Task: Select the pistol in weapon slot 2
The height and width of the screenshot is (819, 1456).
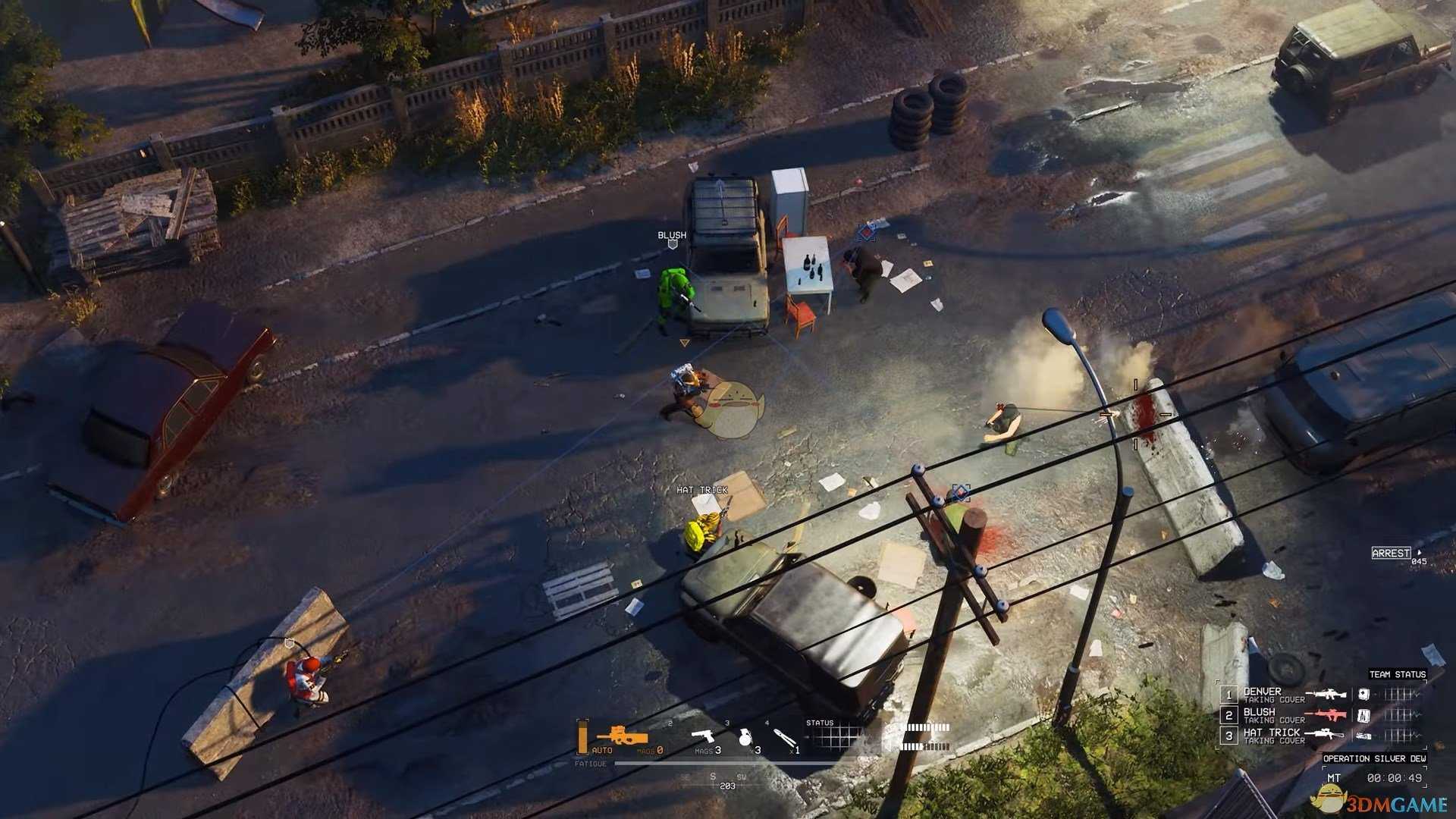Action: [x=703, y=736]
